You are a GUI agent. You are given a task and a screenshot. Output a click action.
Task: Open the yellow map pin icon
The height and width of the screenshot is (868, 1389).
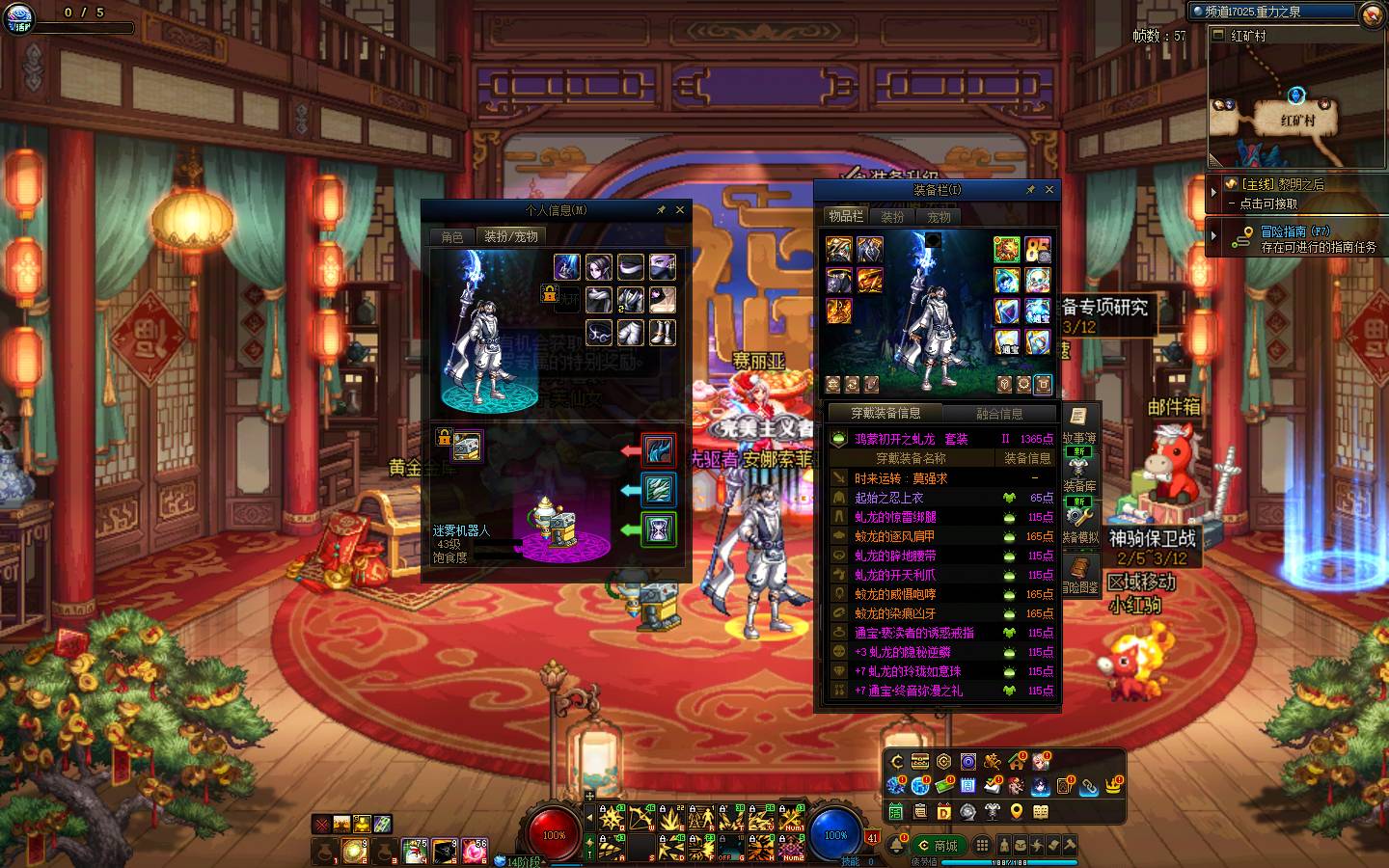coord(1017,812)
